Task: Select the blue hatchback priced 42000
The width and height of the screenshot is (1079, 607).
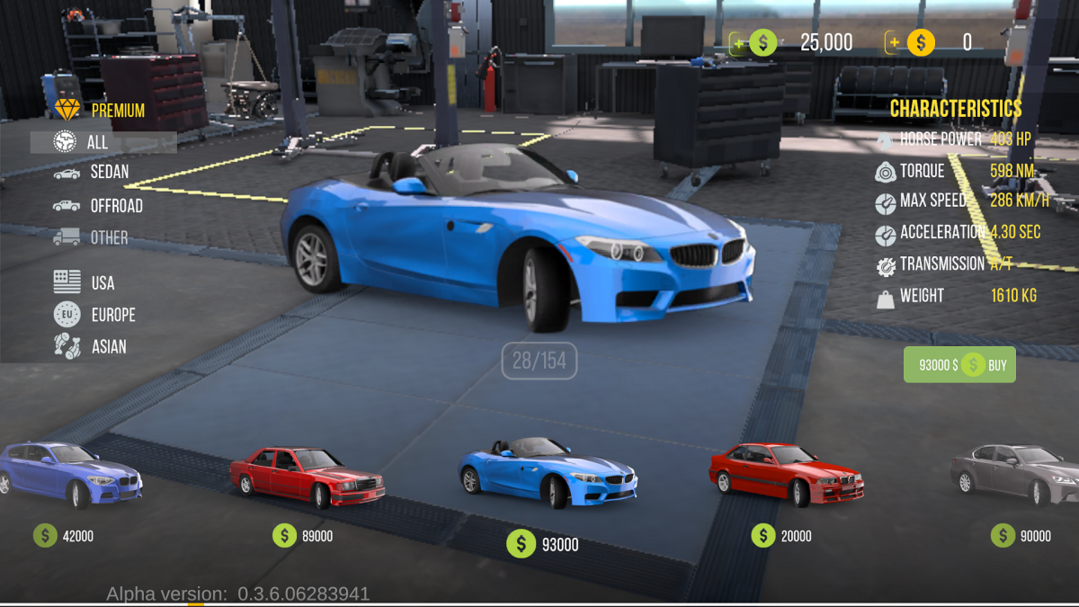Action: 72,475
